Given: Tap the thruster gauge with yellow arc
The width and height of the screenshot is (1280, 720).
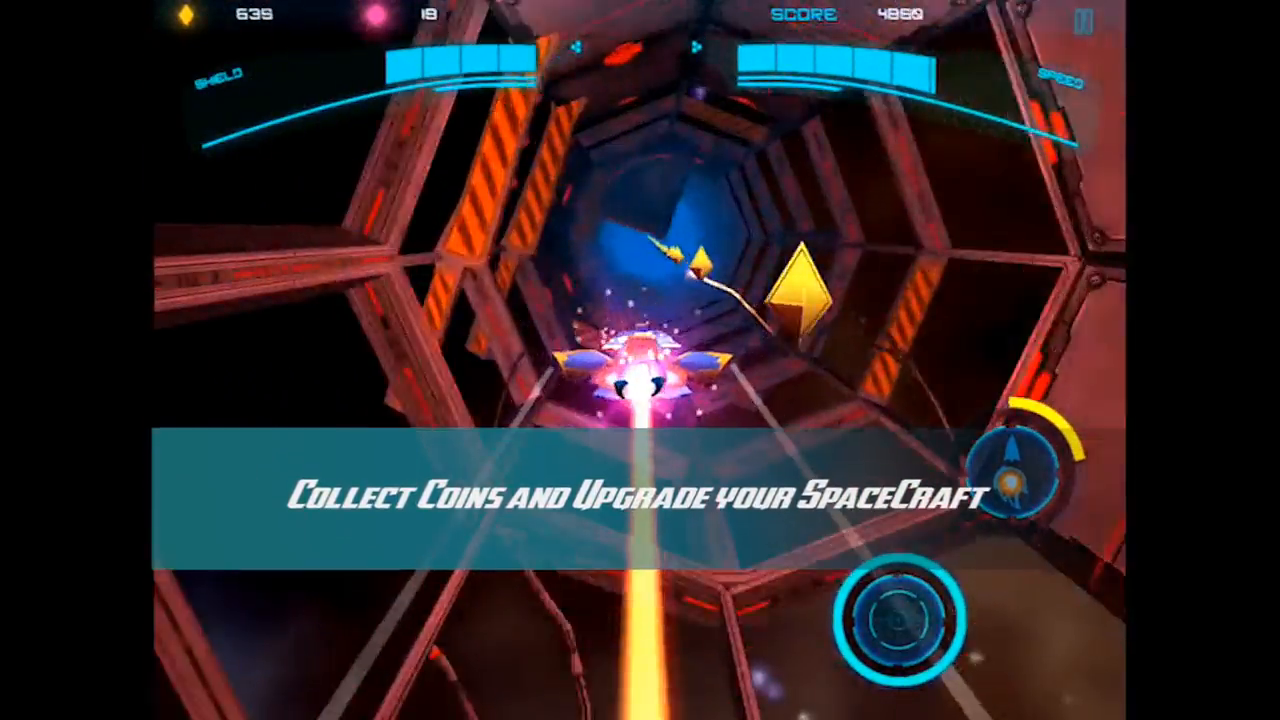Looking at the screenshot, I should (x=1015, y=470).
